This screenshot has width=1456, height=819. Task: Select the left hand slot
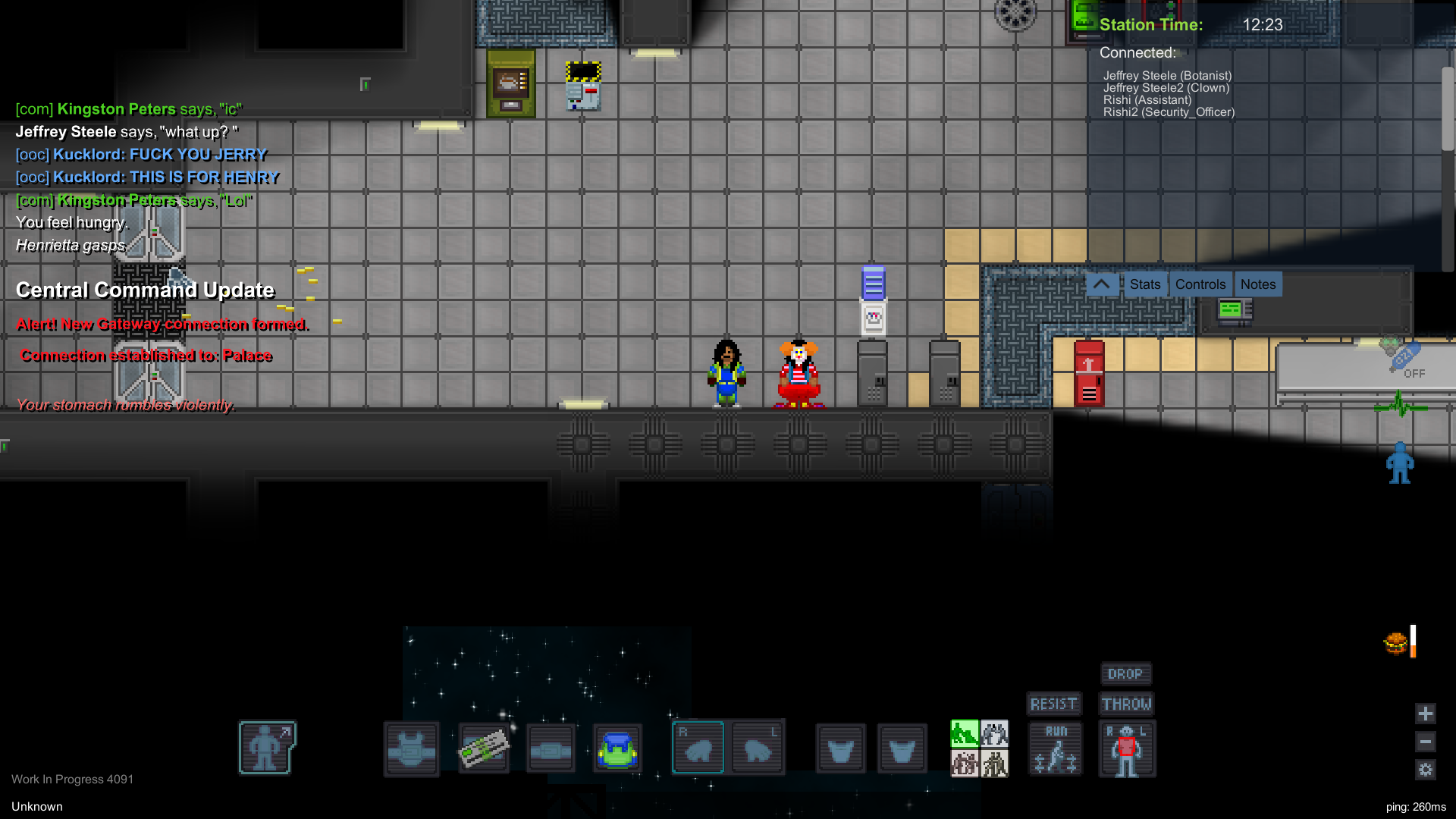pos(758,748)
